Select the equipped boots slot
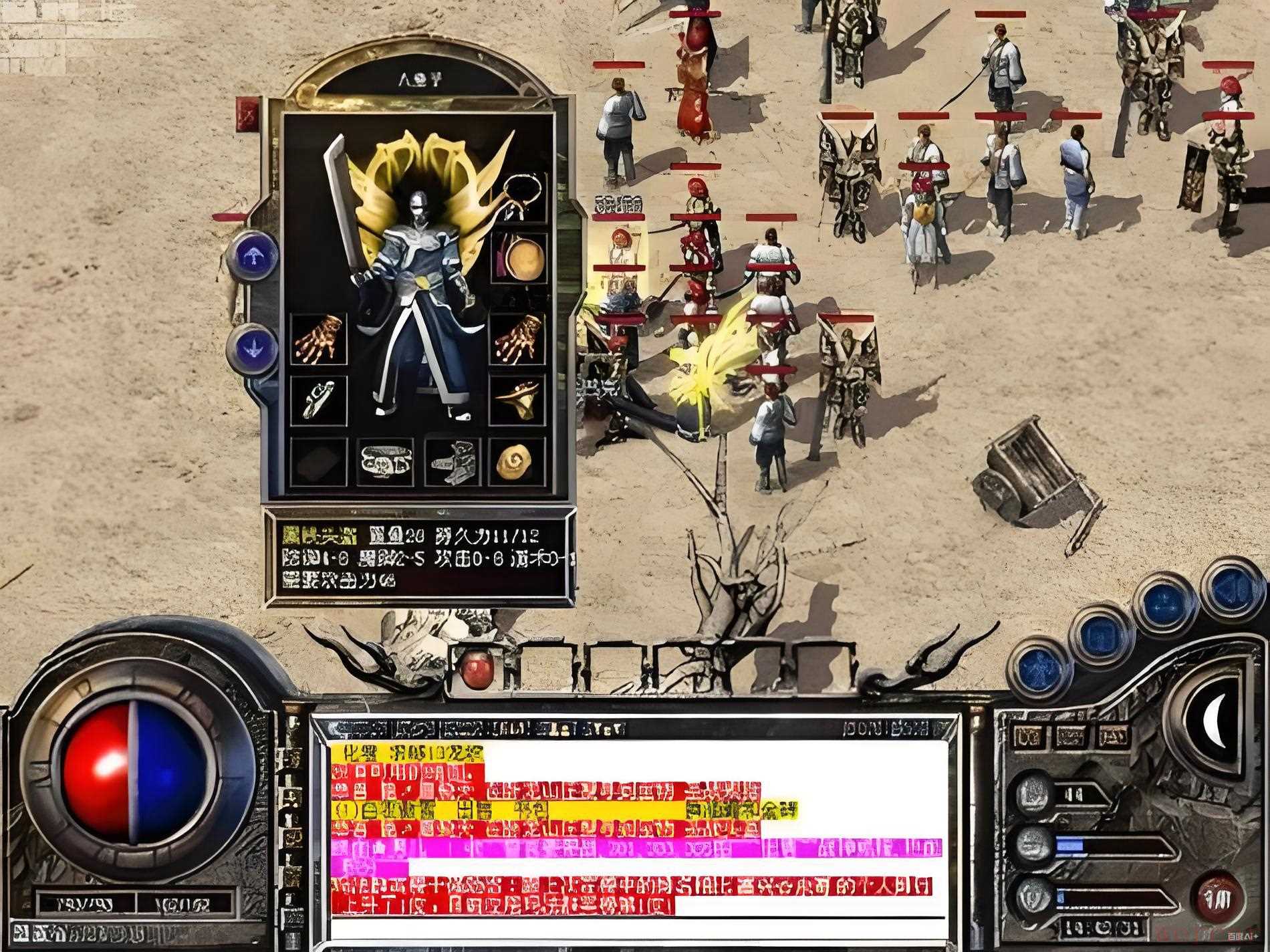1270x952 pixels. point(452,461)
